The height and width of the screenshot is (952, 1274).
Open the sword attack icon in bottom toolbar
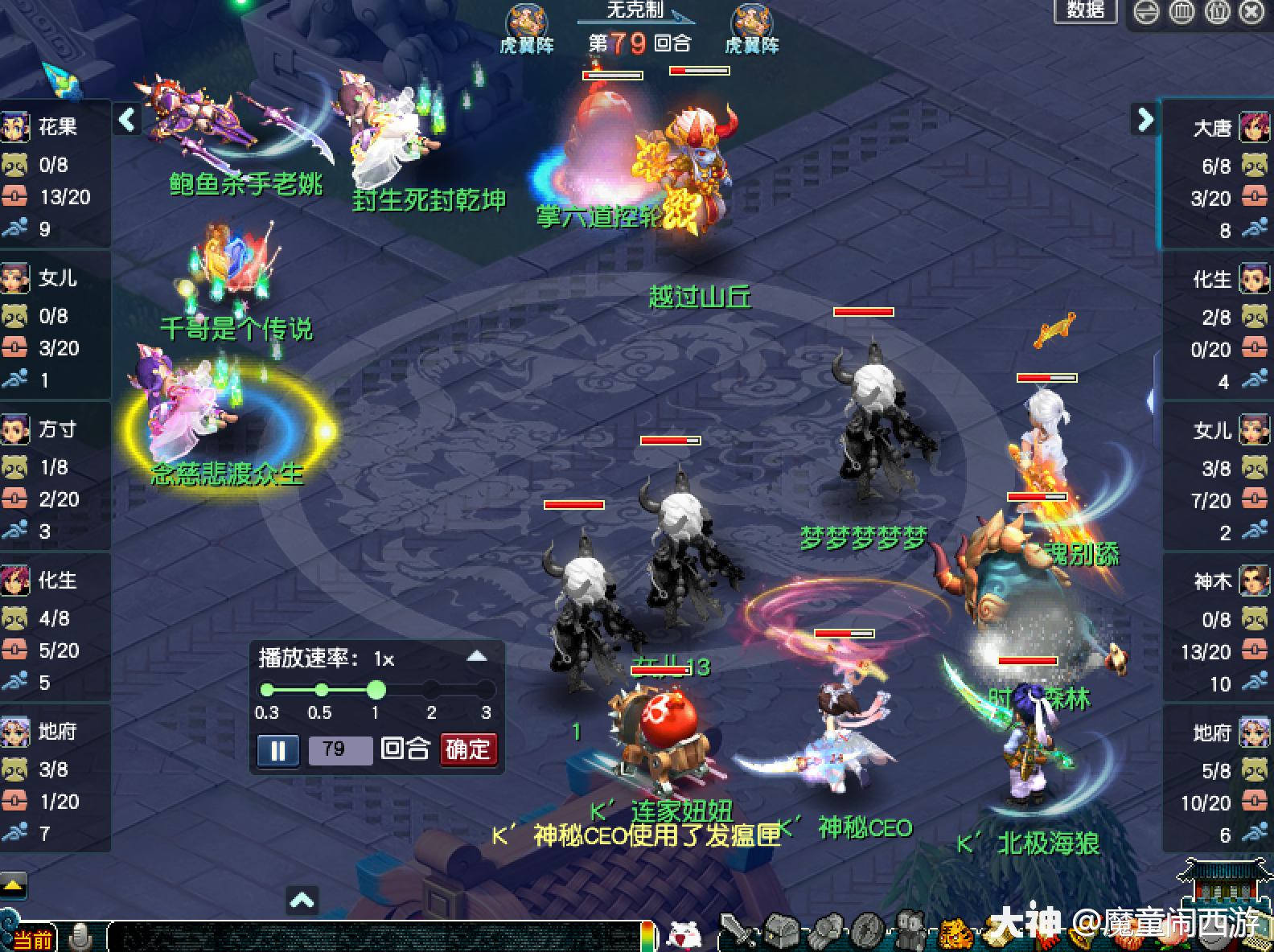click(x=737, y=933)
